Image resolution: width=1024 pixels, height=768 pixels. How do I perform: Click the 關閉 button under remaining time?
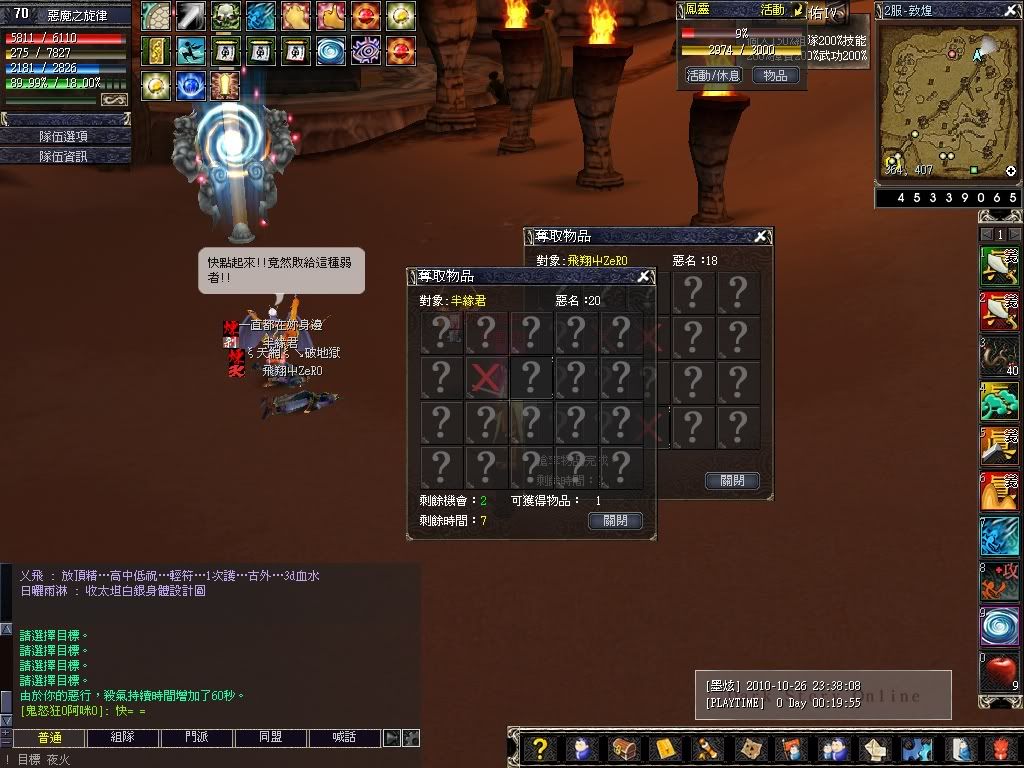615,521
